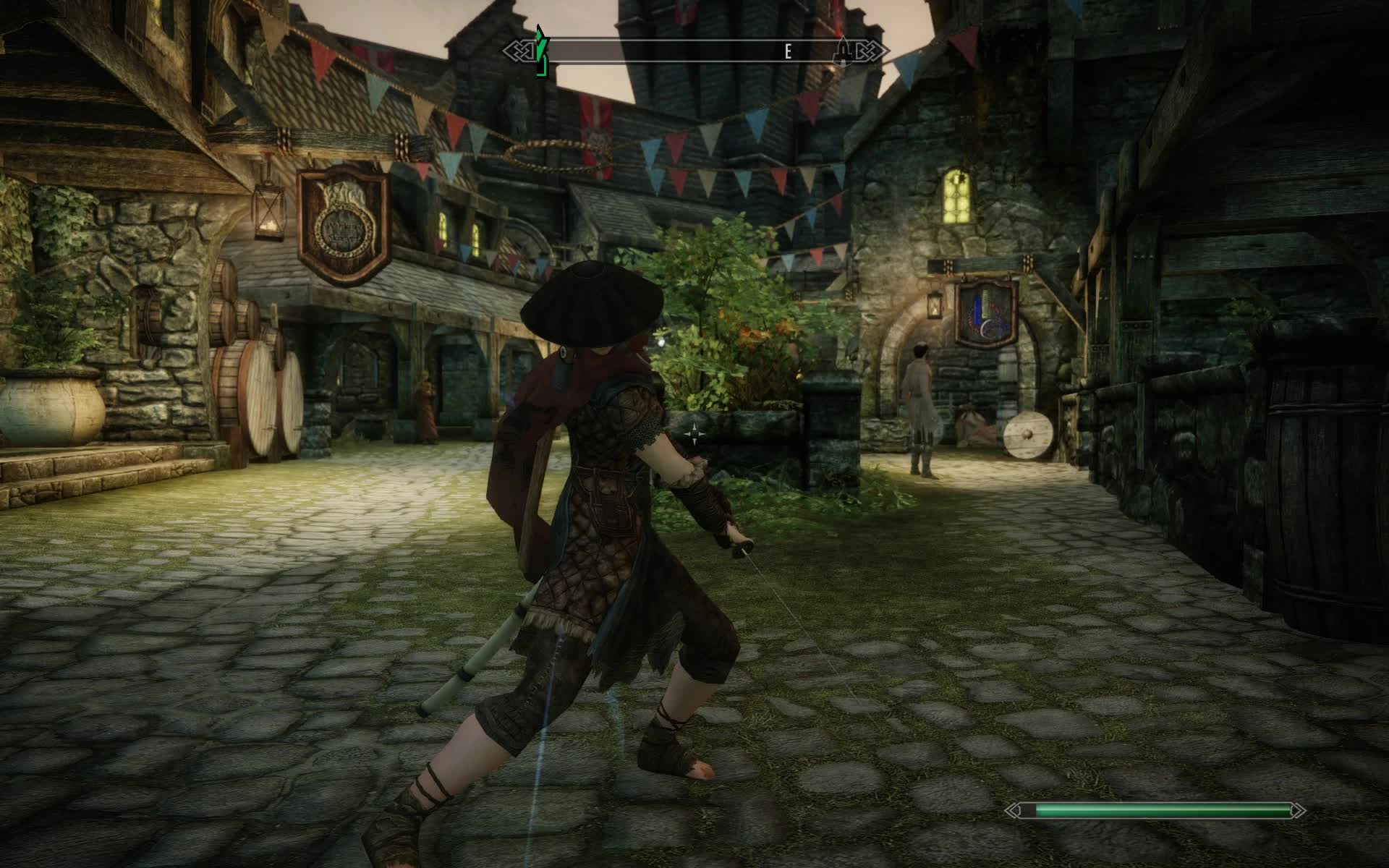The width and height of the screenshot is (1389, 868).
Task: Click the green quest marker on the compass
Action: [x=540, y=52]
